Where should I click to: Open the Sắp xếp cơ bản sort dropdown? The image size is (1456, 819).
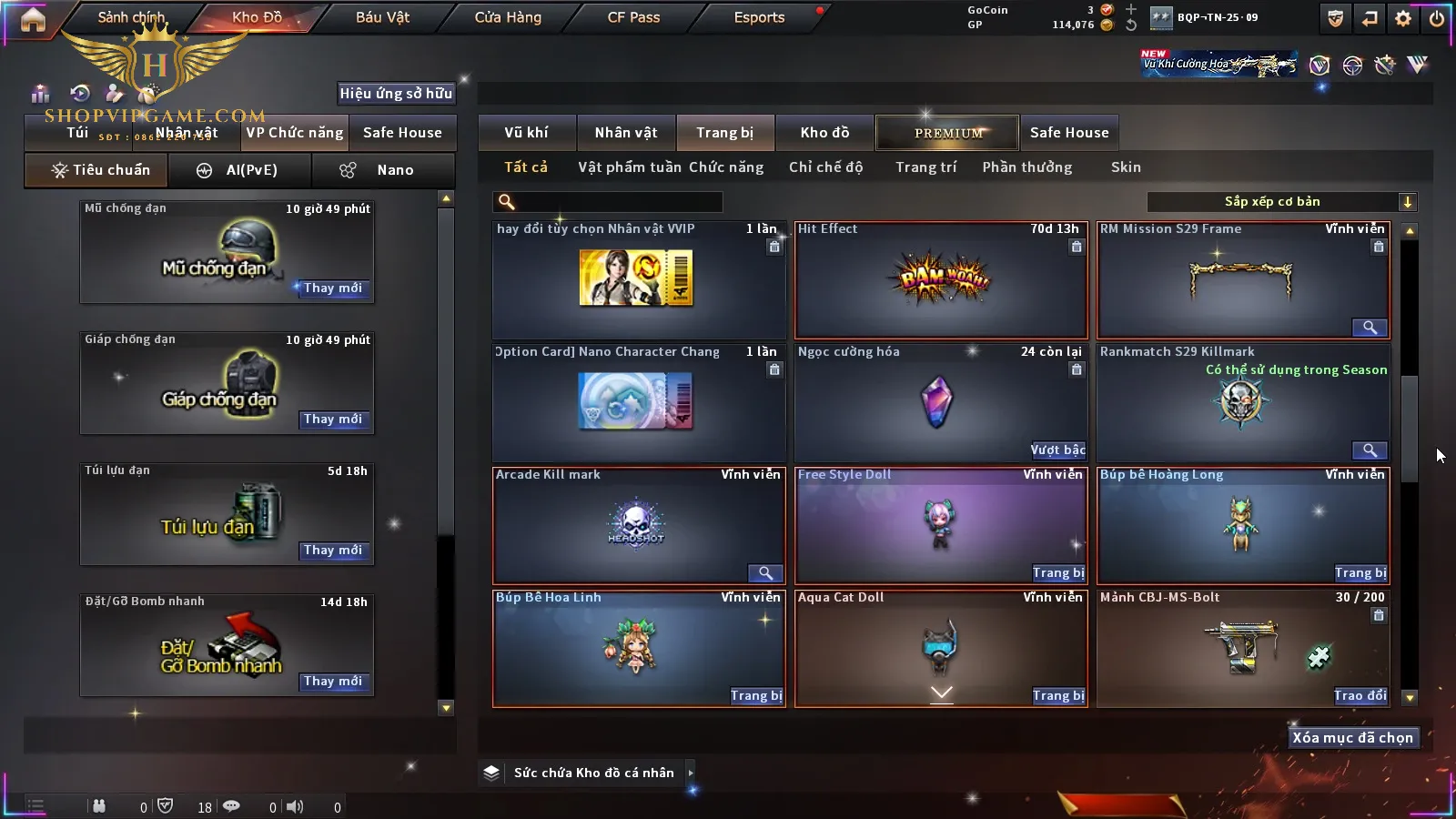[1281, 202]
